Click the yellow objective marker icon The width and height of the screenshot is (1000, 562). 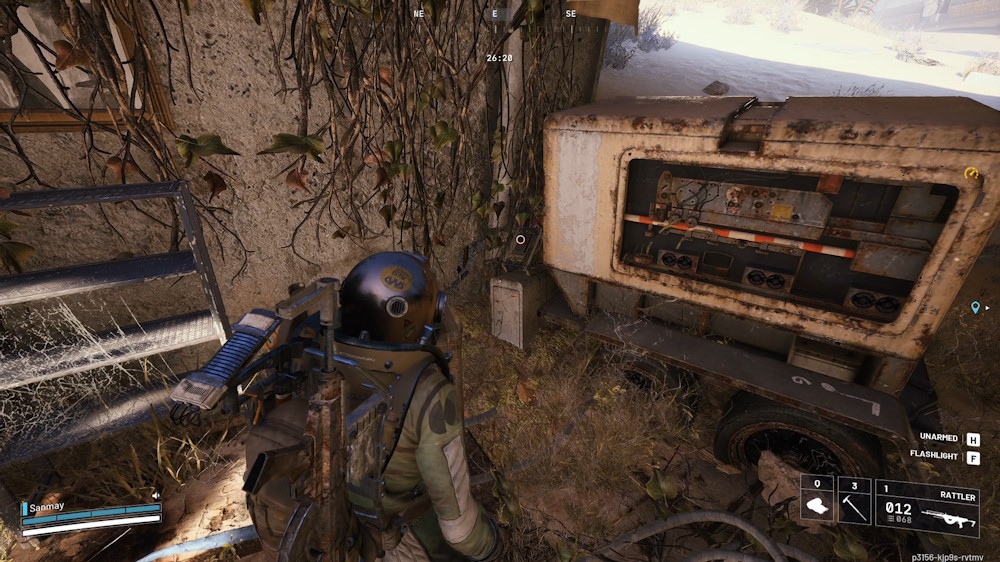[969, 173]
